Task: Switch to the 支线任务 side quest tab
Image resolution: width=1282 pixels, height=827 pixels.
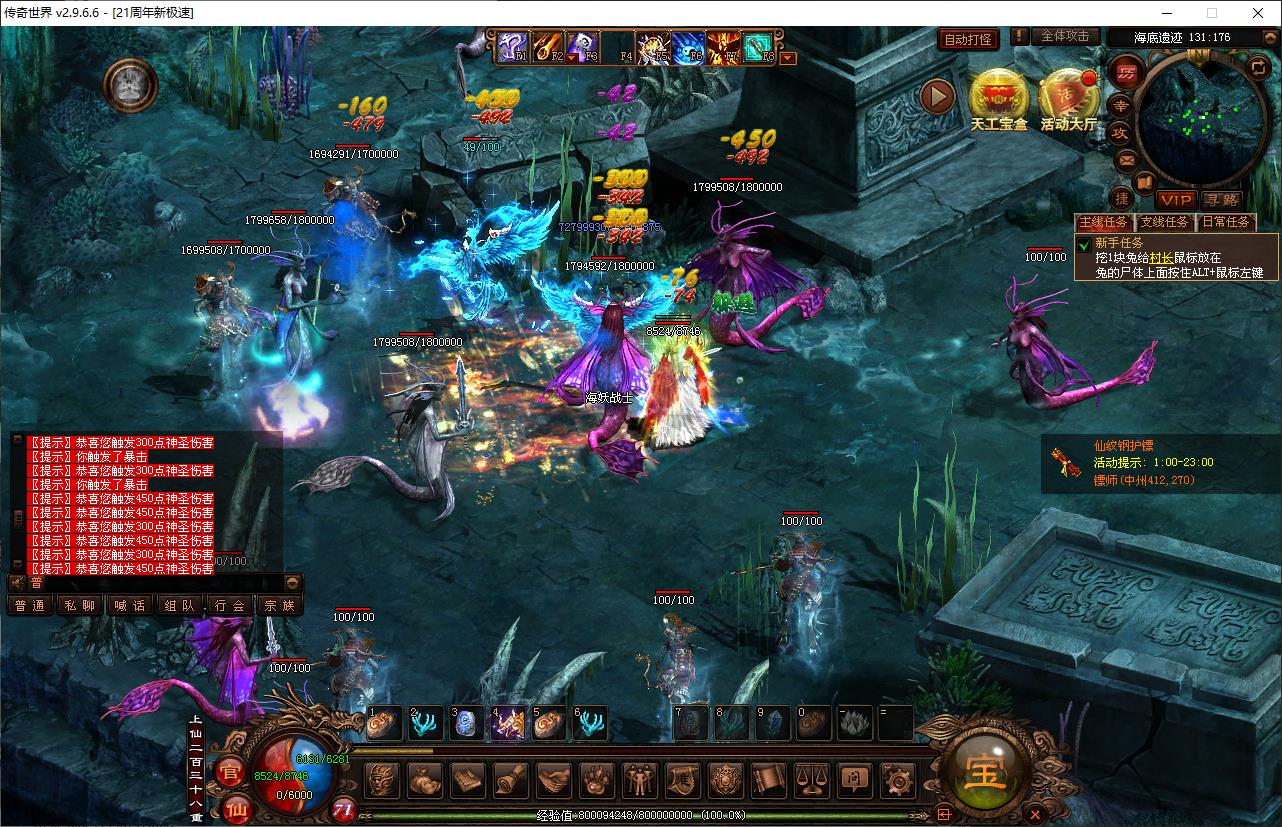Action: [x=1165, y=222]
